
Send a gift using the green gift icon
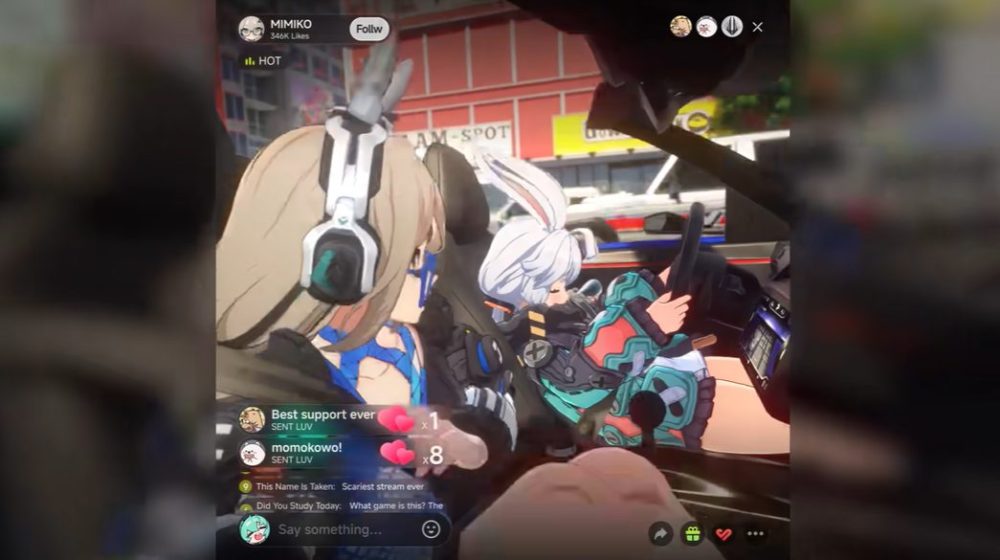coord(692,534)
